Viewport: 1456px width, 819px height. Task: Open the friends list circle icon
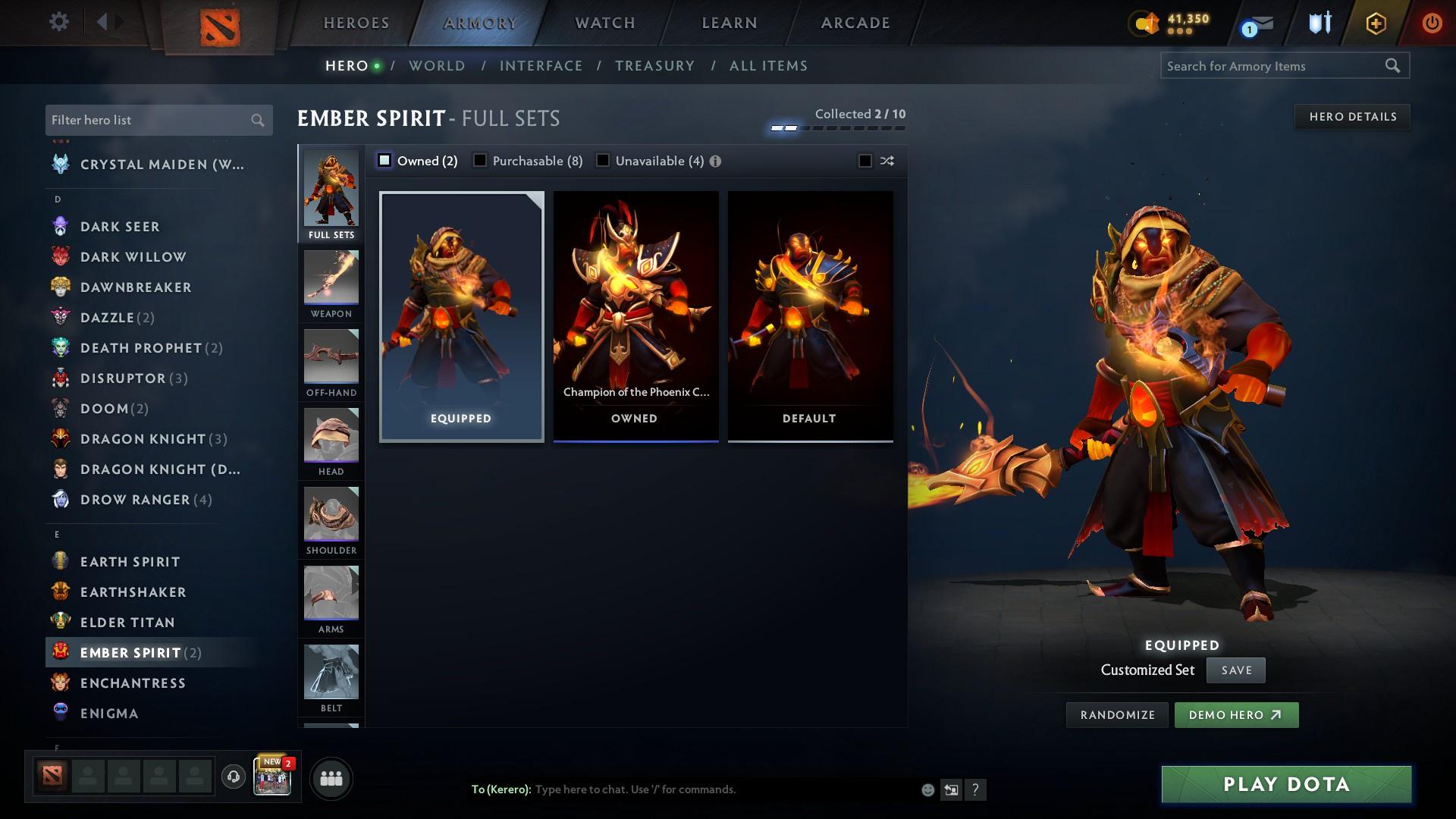tap(330, 777)
